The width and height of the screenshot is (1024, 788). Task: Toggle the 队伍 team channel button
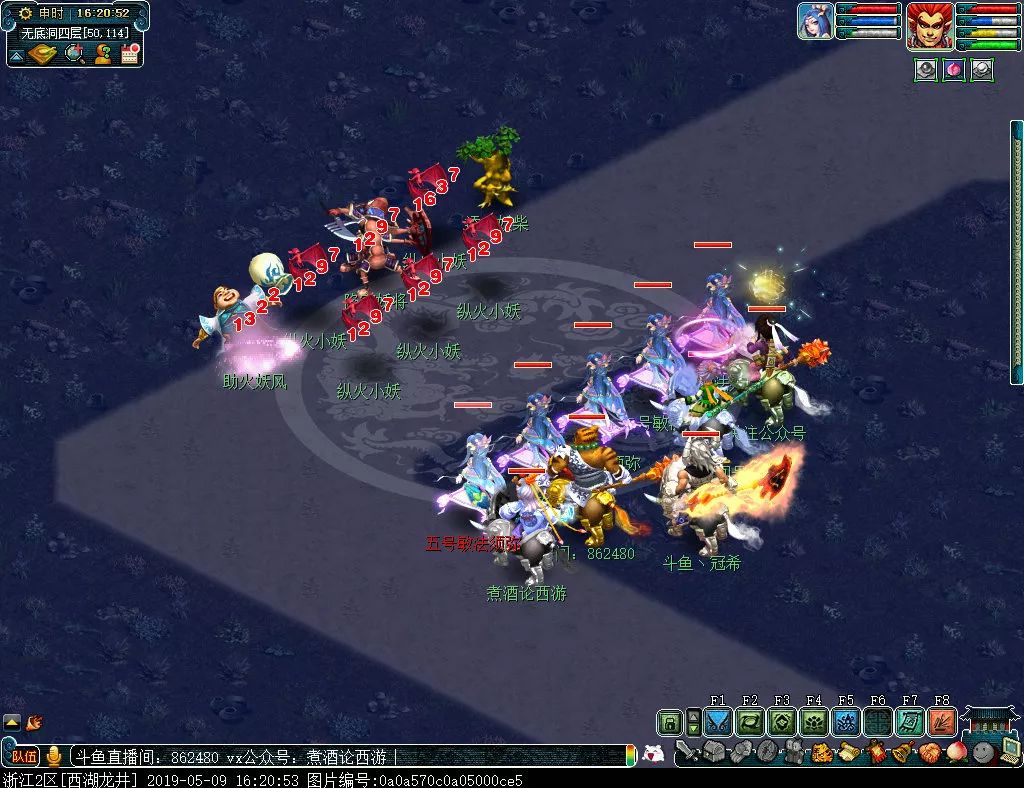(x=24, y=757)
